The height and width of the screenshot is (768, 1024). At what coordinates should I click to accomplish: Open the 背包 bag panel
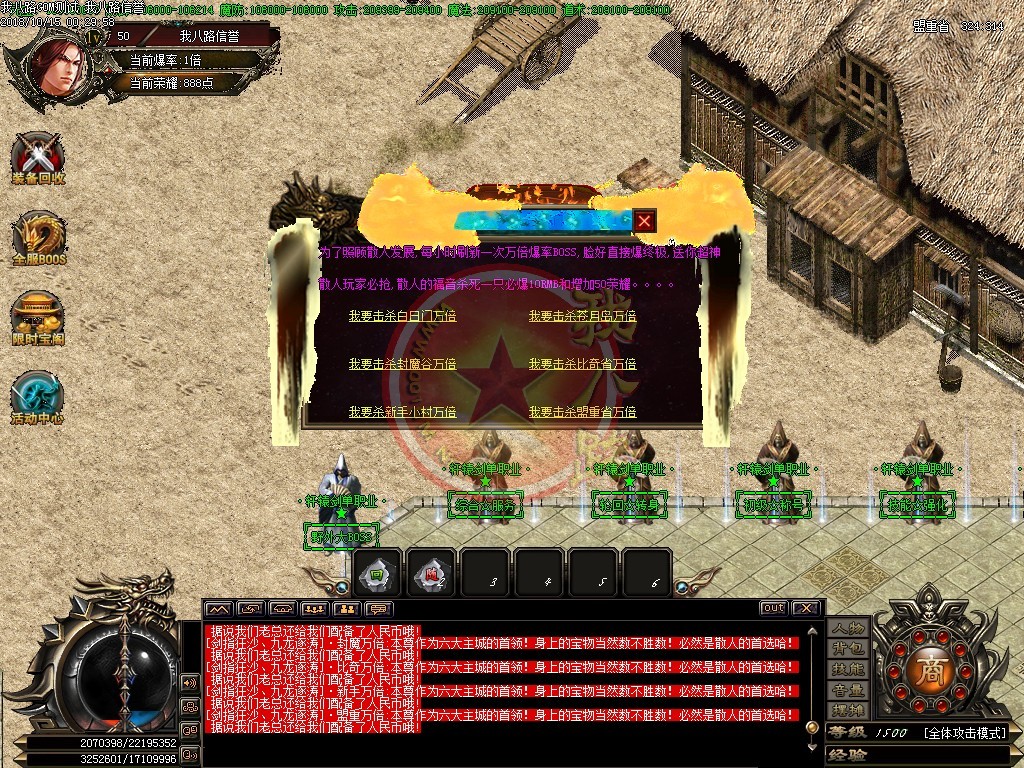(847, 649)
